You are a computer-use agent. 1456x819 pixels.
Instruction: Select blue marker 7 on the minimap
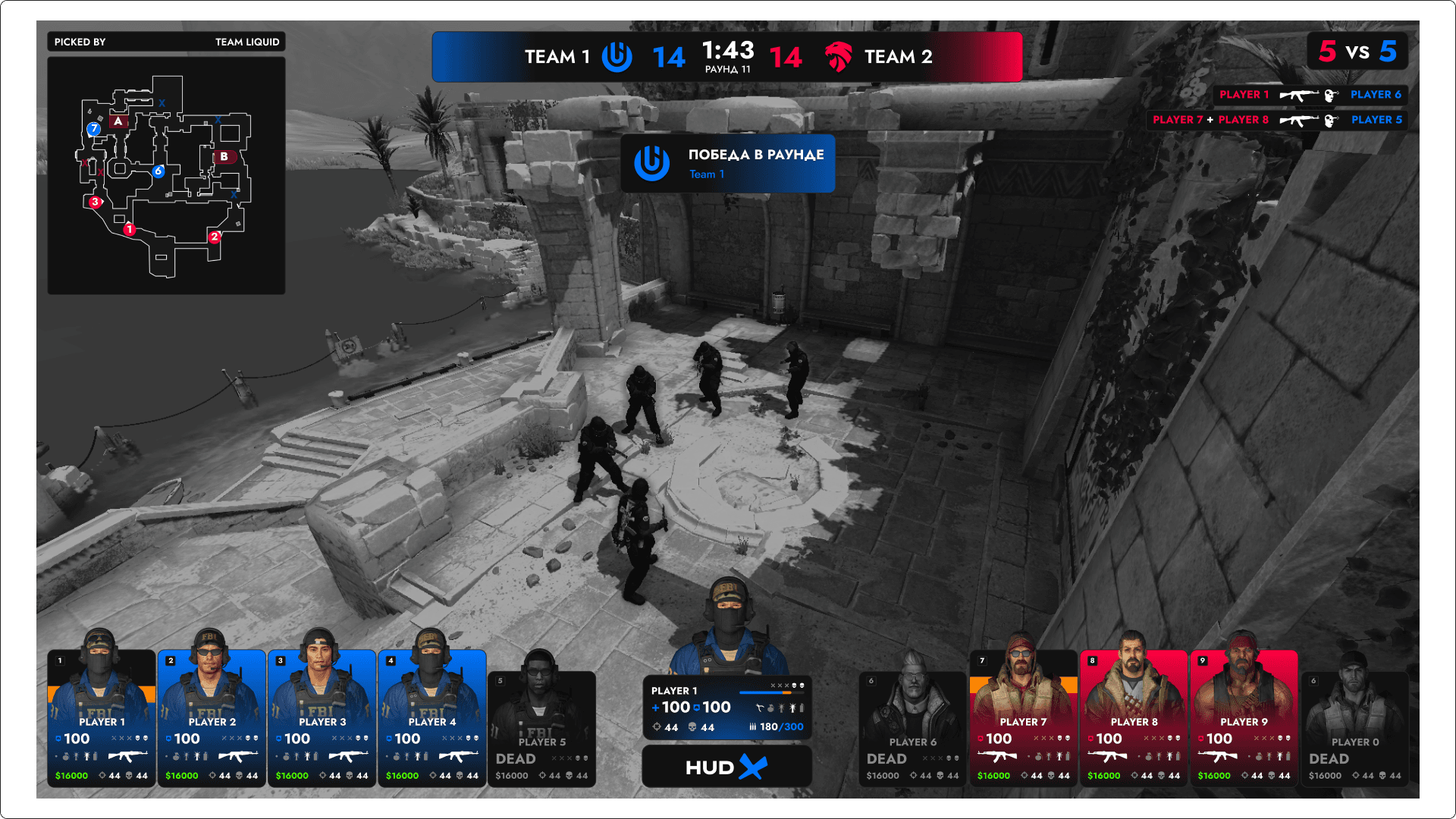pos(94,129)
